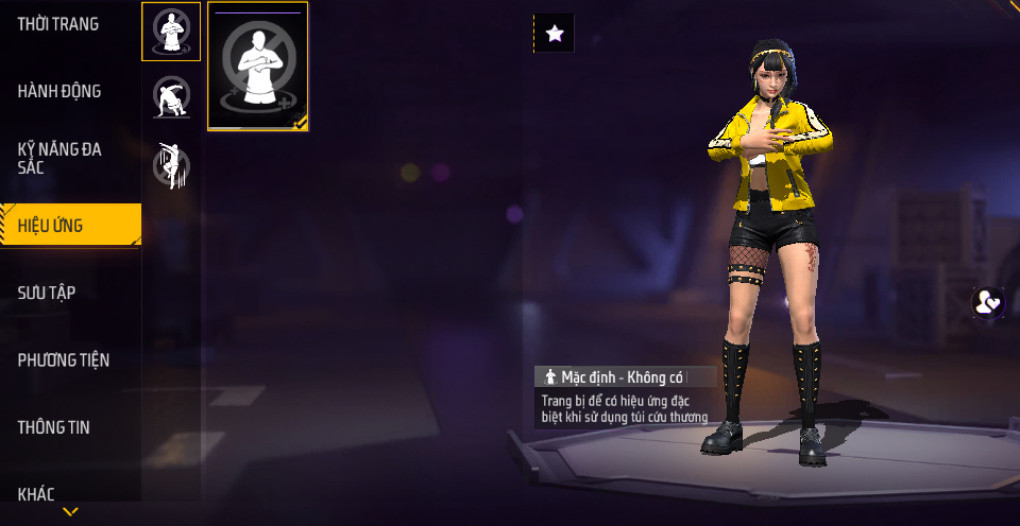
Task: Pick the falling figure effect category icon
Action: [171, 164]
